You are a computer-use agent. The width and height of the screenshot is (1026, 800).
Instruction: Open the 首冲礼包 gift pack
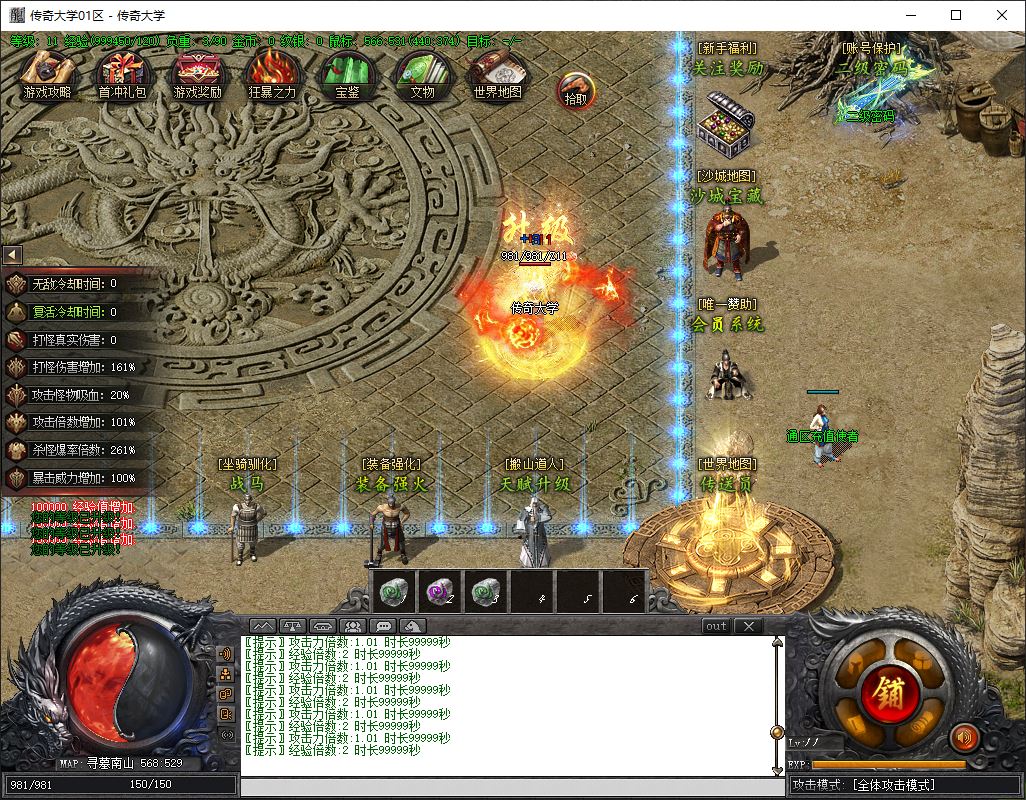tap(121, 75)
